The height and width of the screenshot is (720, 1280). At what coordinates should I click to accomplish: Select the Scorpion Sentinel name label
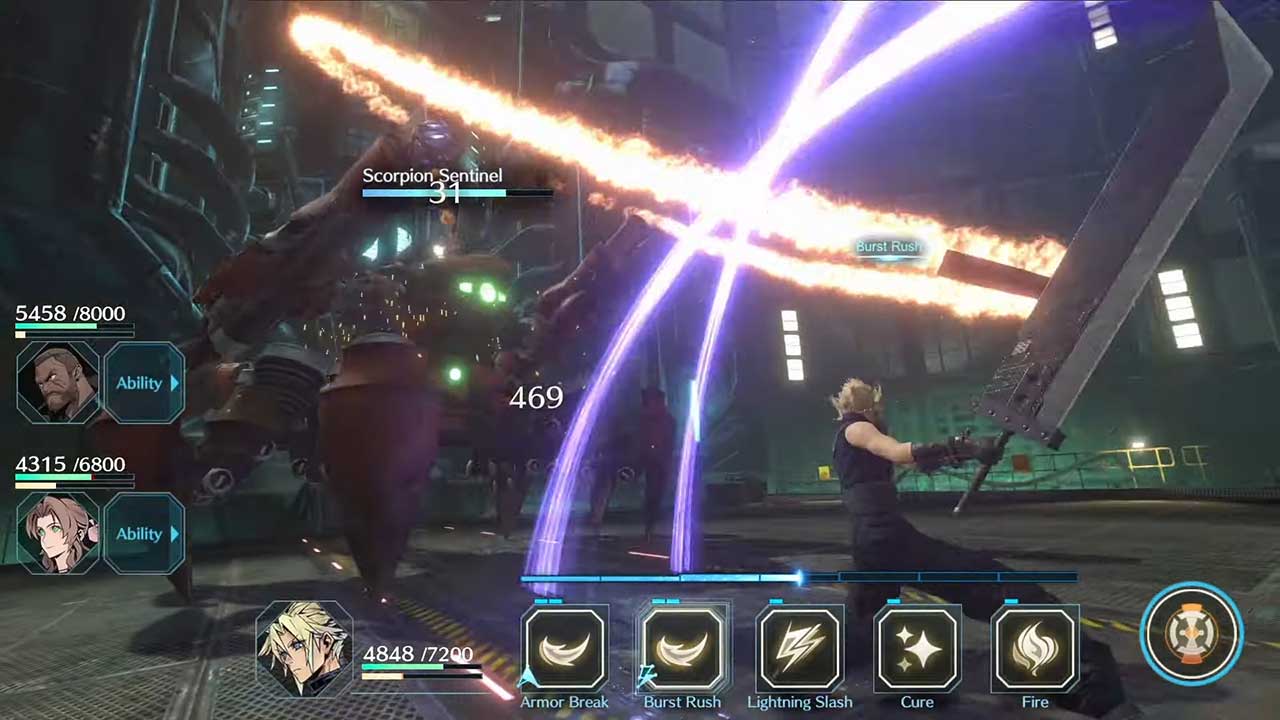(432, 175)
